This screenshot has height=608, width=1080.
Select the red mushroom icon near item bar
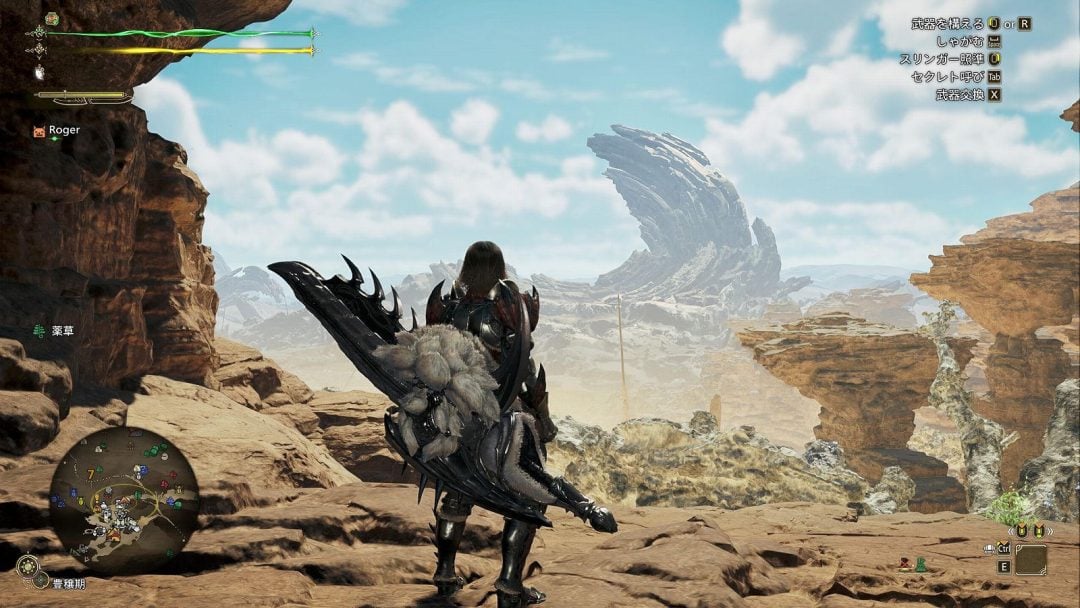tap(905, 564)
